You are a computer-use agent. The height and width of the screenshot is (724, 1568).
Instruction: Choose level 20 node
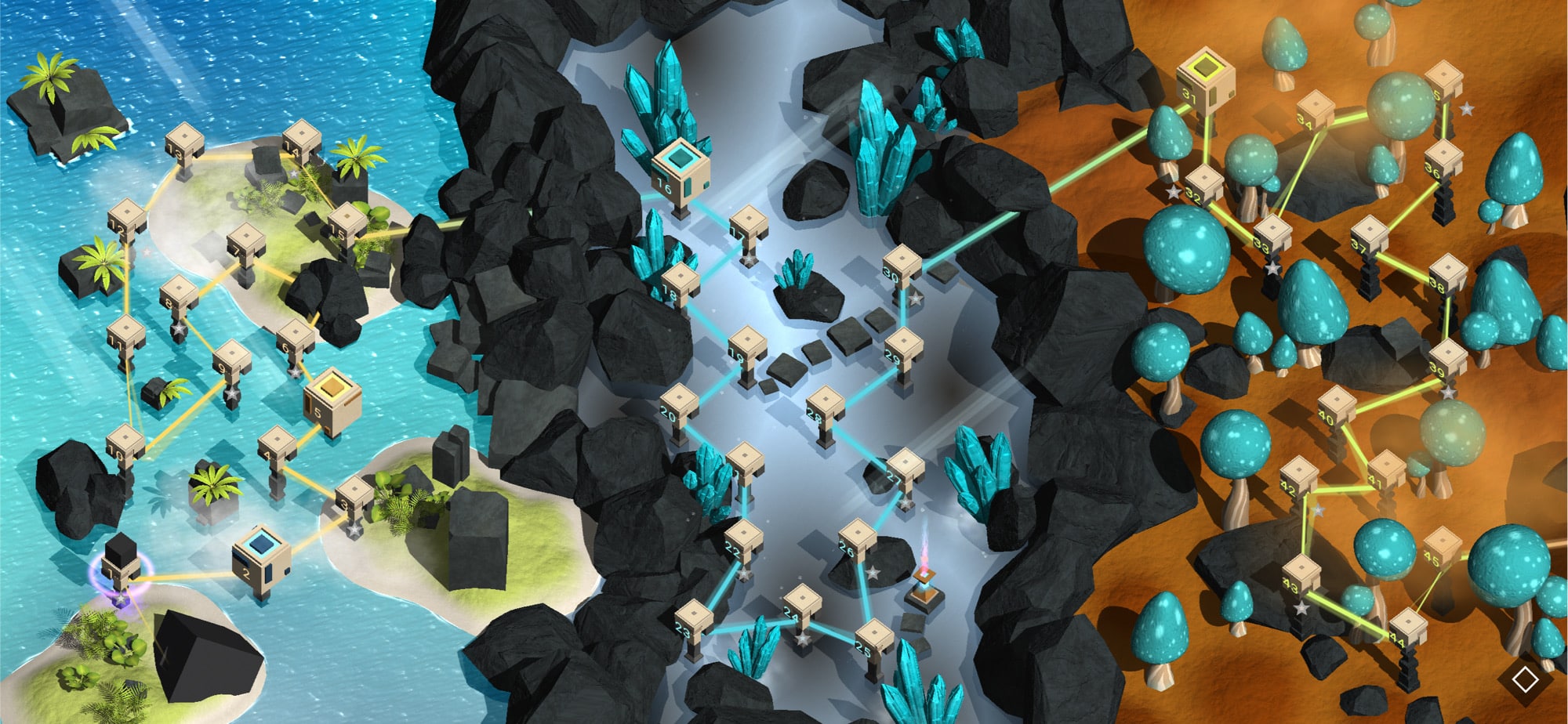pyautogui.click(x=678, y=405)
